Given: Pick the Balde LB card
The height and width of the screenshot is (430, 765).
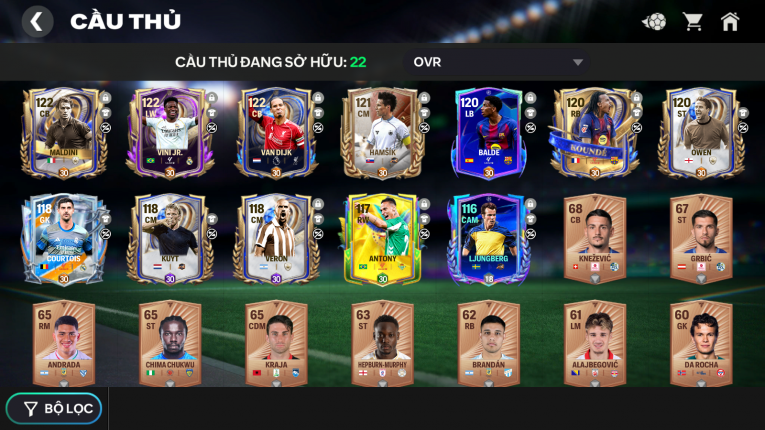Looking at the screenshot, I should point(488,133).
